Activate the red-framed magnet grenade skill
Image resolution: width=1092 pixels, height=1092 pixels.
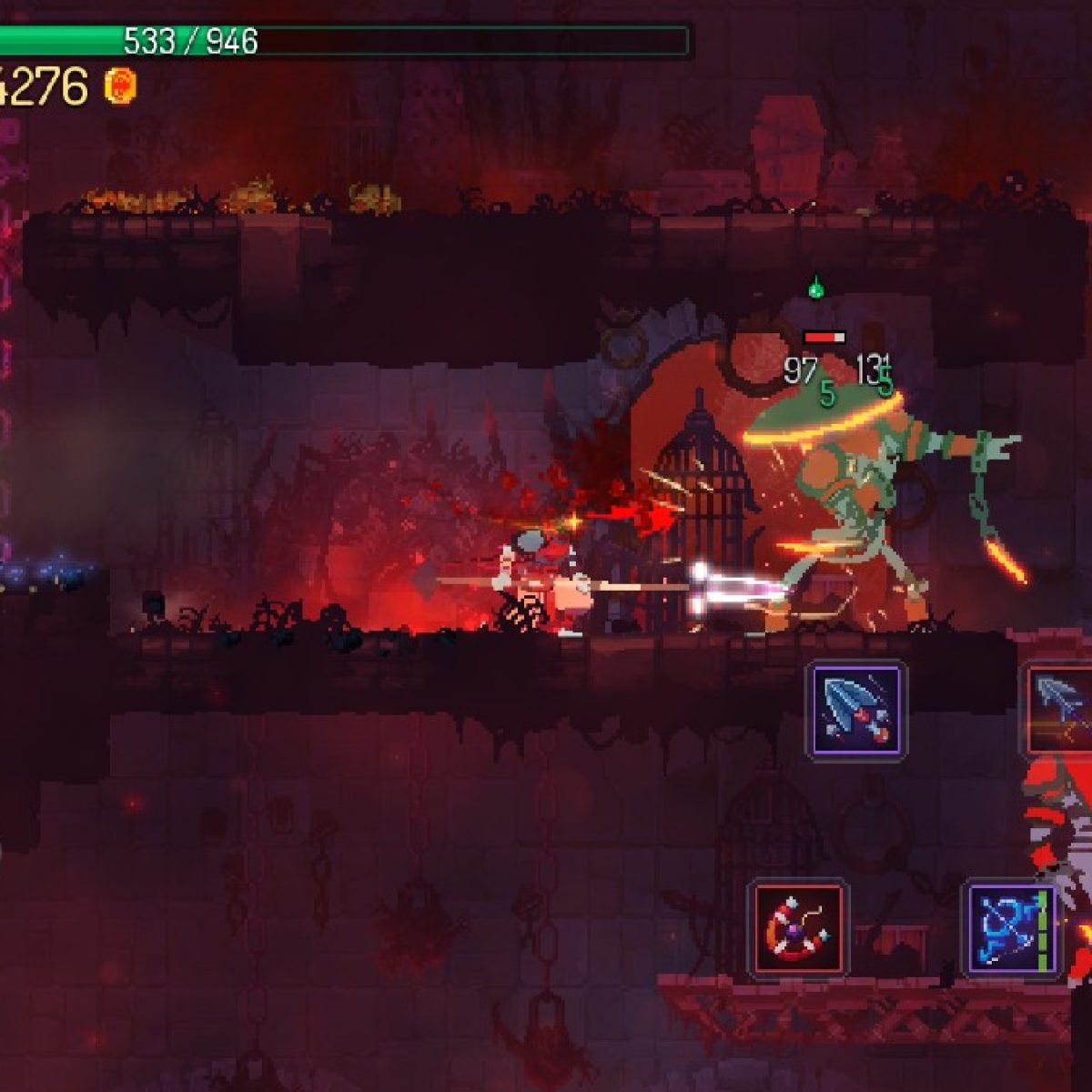click(x=798, y=928)
